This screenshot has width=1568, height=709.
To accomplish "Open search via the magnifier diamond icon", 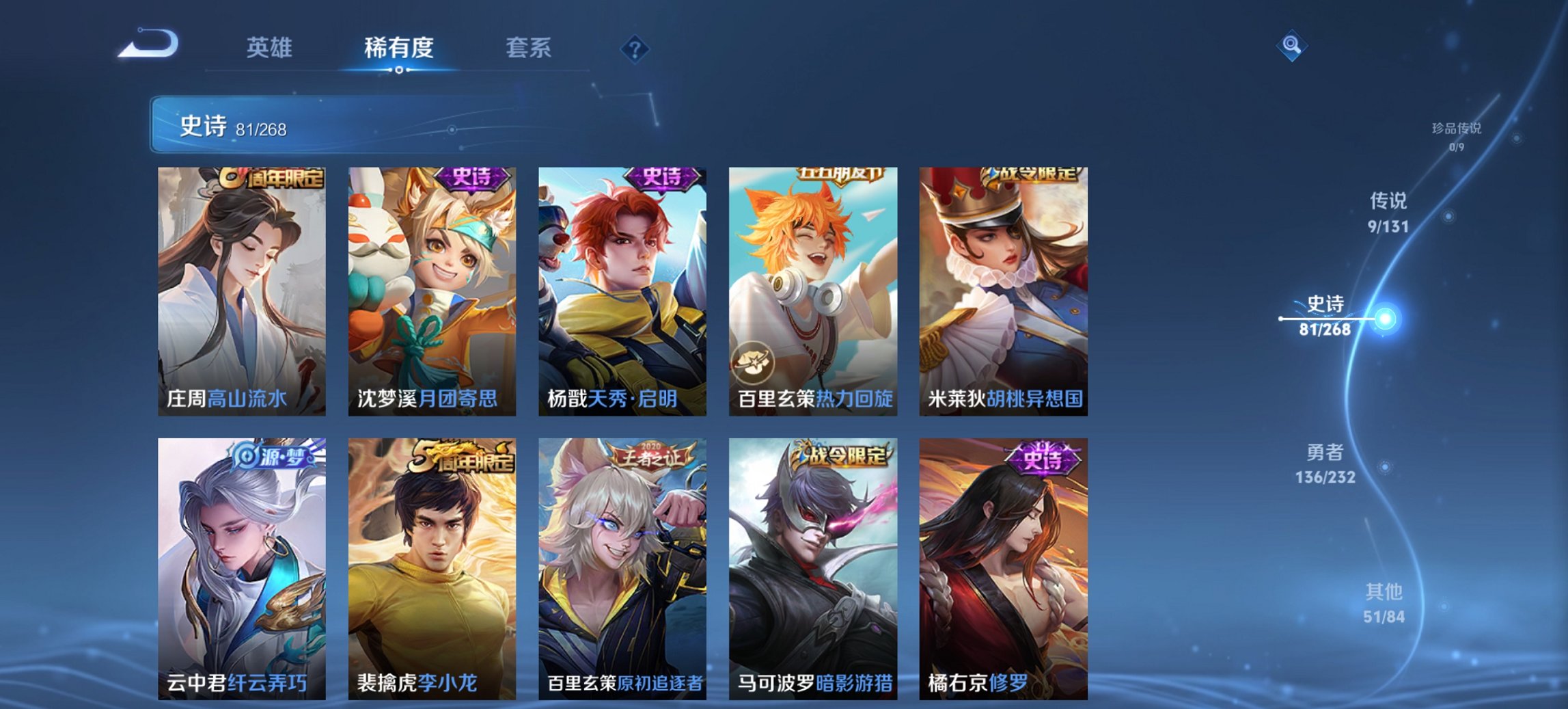I will 1291,47.
